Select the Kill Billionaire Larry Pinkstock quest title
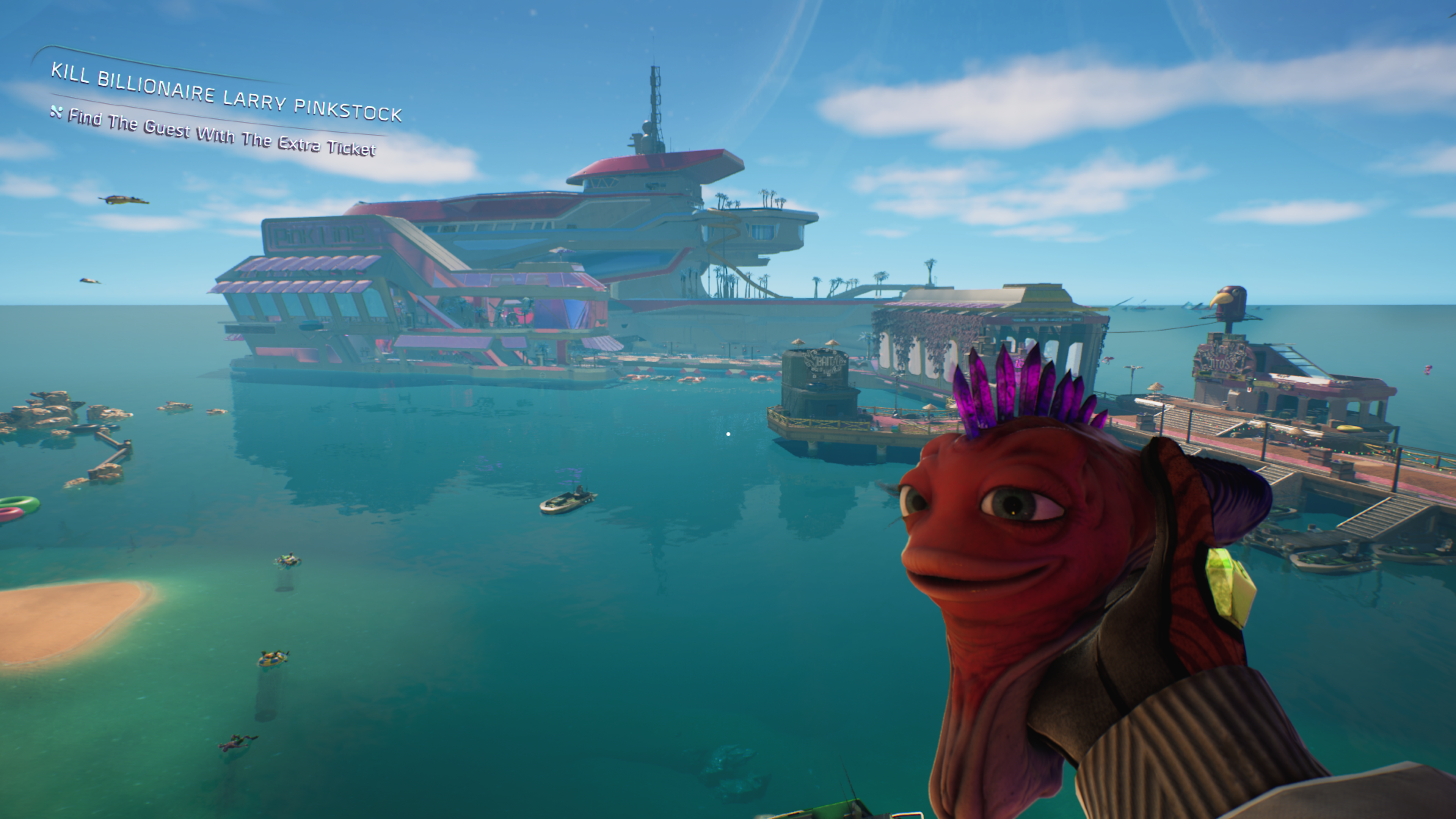 tap(226, 93)
